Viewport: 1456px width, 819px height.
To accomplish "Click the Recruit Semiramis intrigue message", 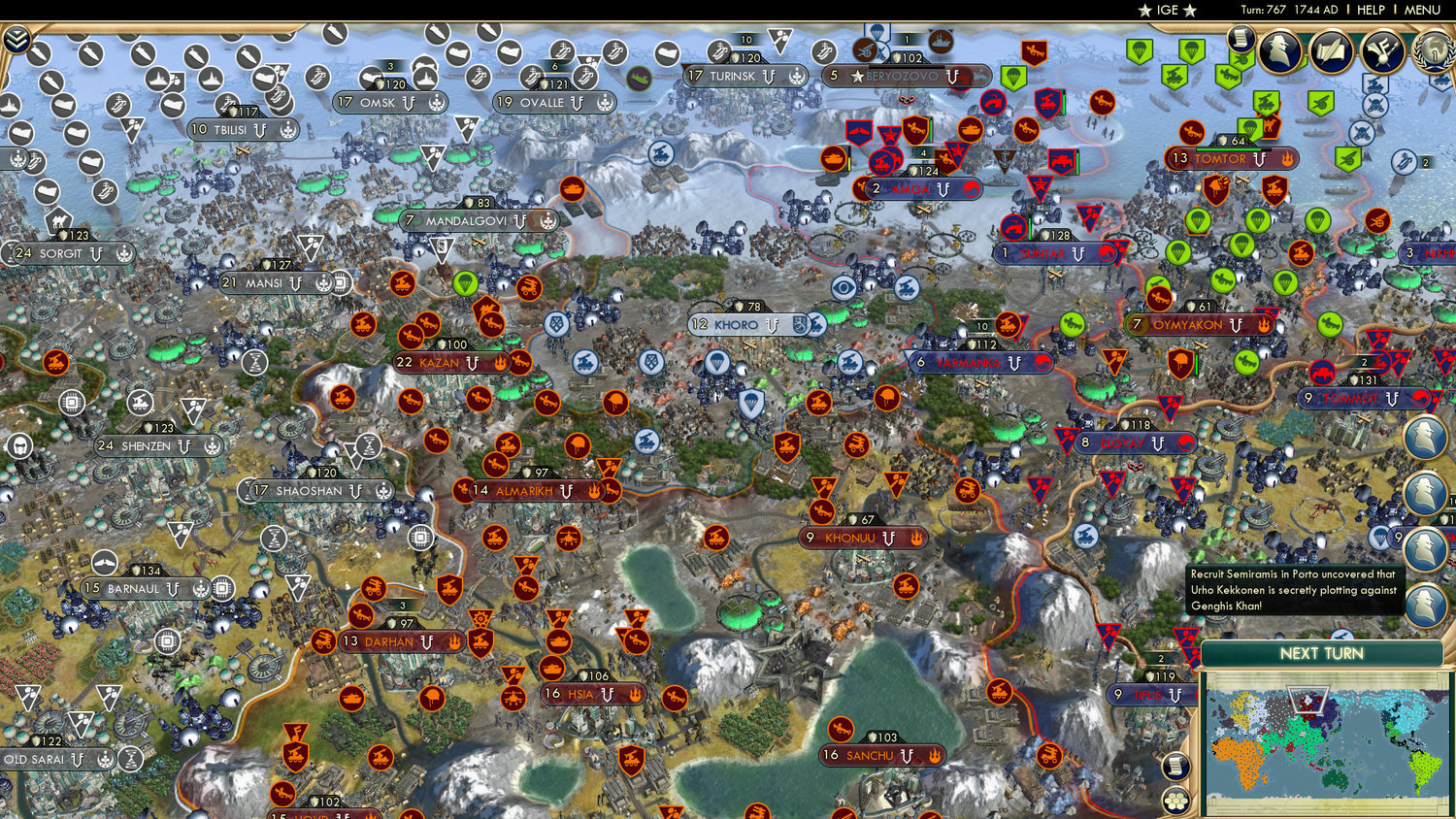I will coord(1294,590).
